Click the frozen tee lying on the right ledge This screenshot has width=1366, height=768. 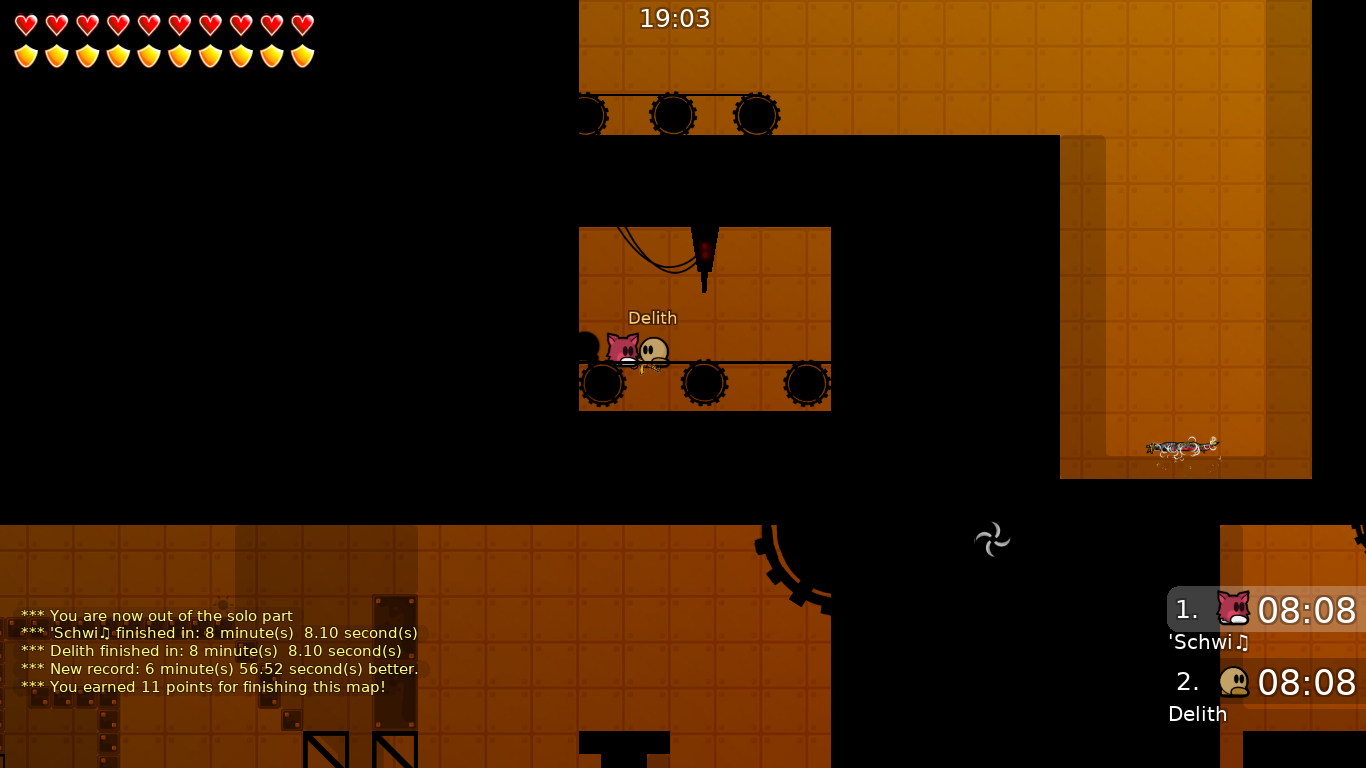click(x=1184, y=446)
